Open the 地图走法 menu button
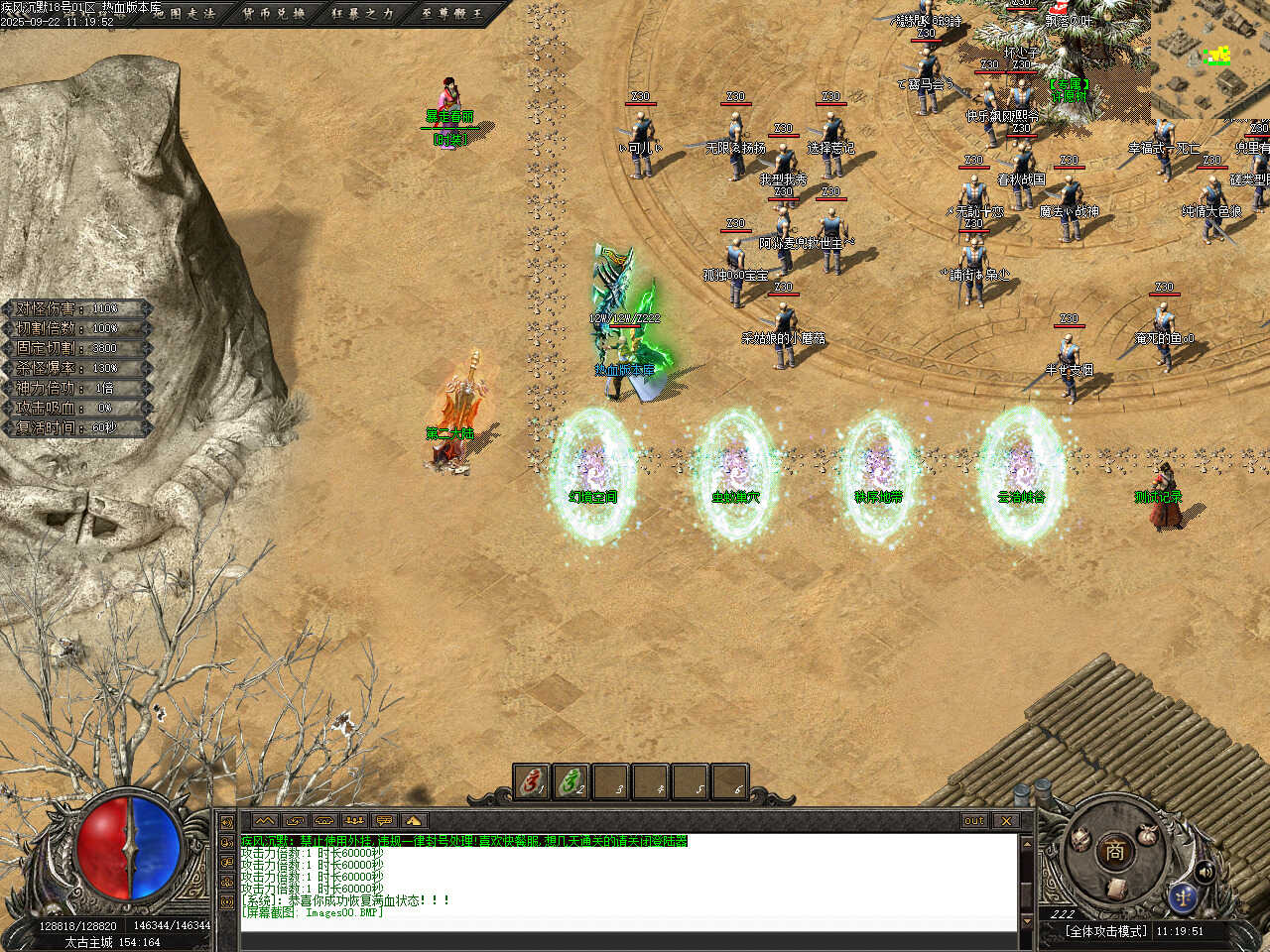The height and width of the screenshot is (952, 1270). pyautogui.click(x=184, y=14)
